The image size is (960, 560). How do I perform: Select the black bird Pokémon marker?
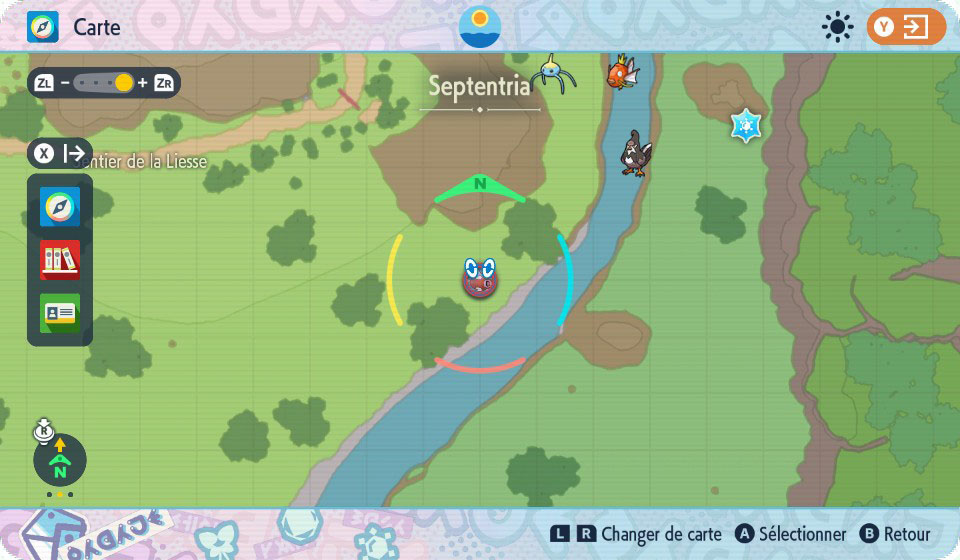click(635, 154)
